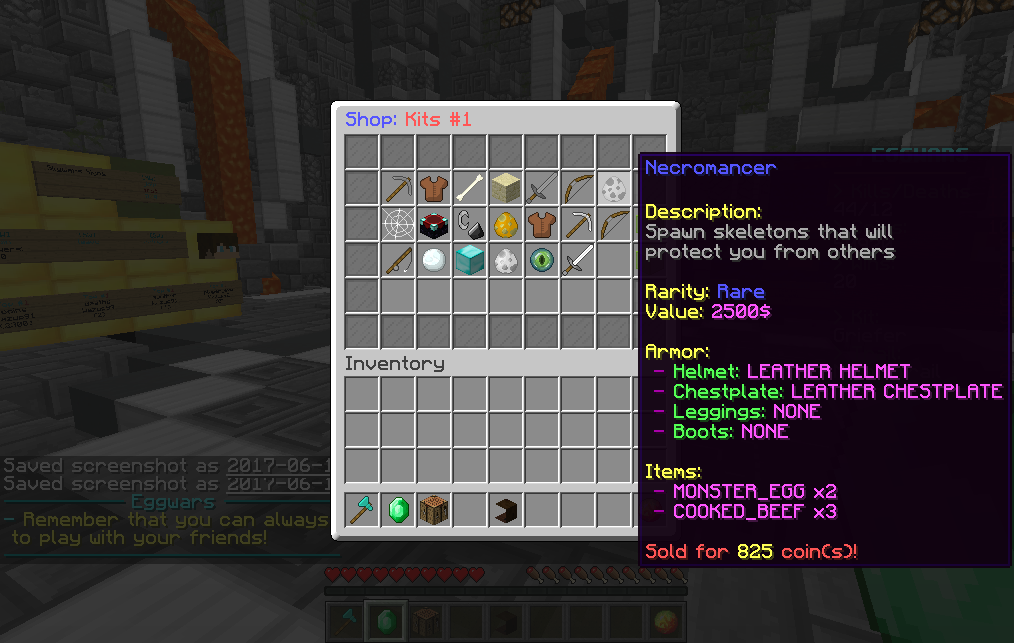Viewport: 1014px width, 643px height.
Task: Buy the highlighted Necromancer spawn egg kit
Action: pos(614,187)
